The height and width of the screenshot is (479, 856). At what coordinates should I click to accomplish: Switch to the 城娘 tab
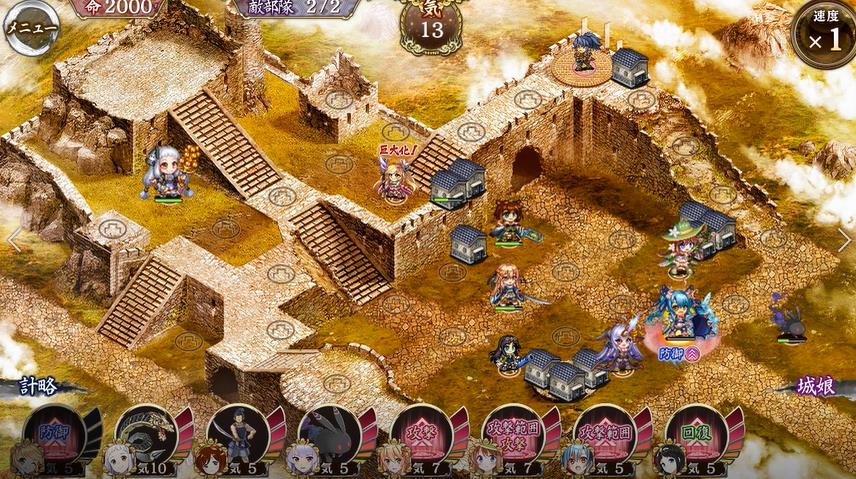coord(816,386)
